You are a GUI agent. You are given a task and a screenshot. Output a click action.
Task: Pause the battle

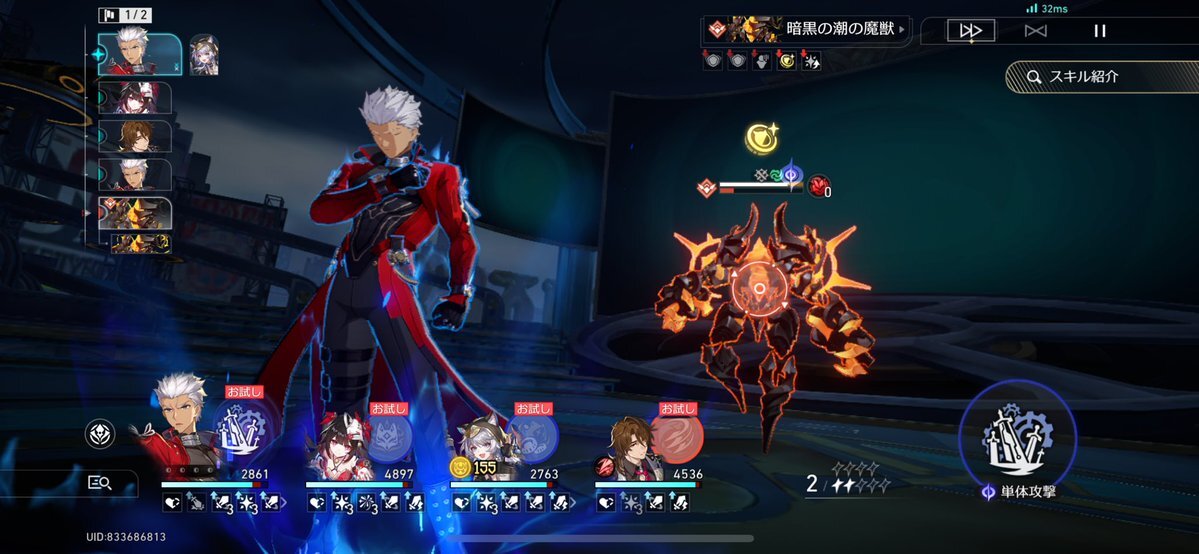(x=1100, y=31)
